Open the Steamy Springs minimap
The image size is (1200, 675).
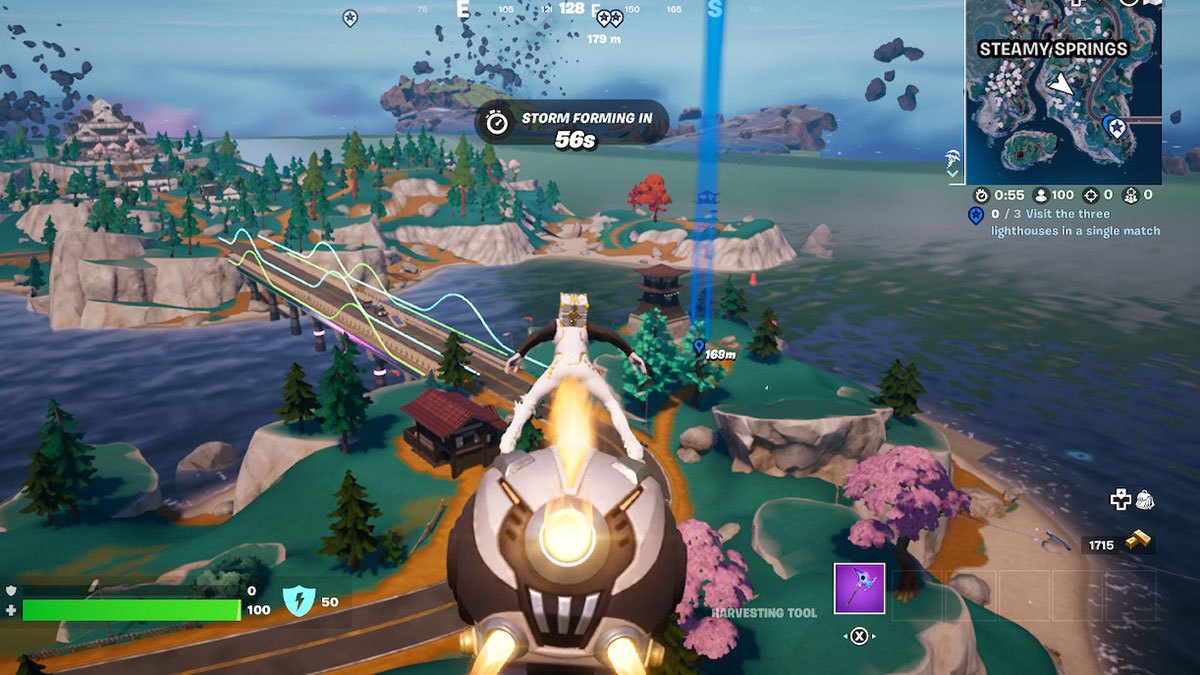(1063, 92)
